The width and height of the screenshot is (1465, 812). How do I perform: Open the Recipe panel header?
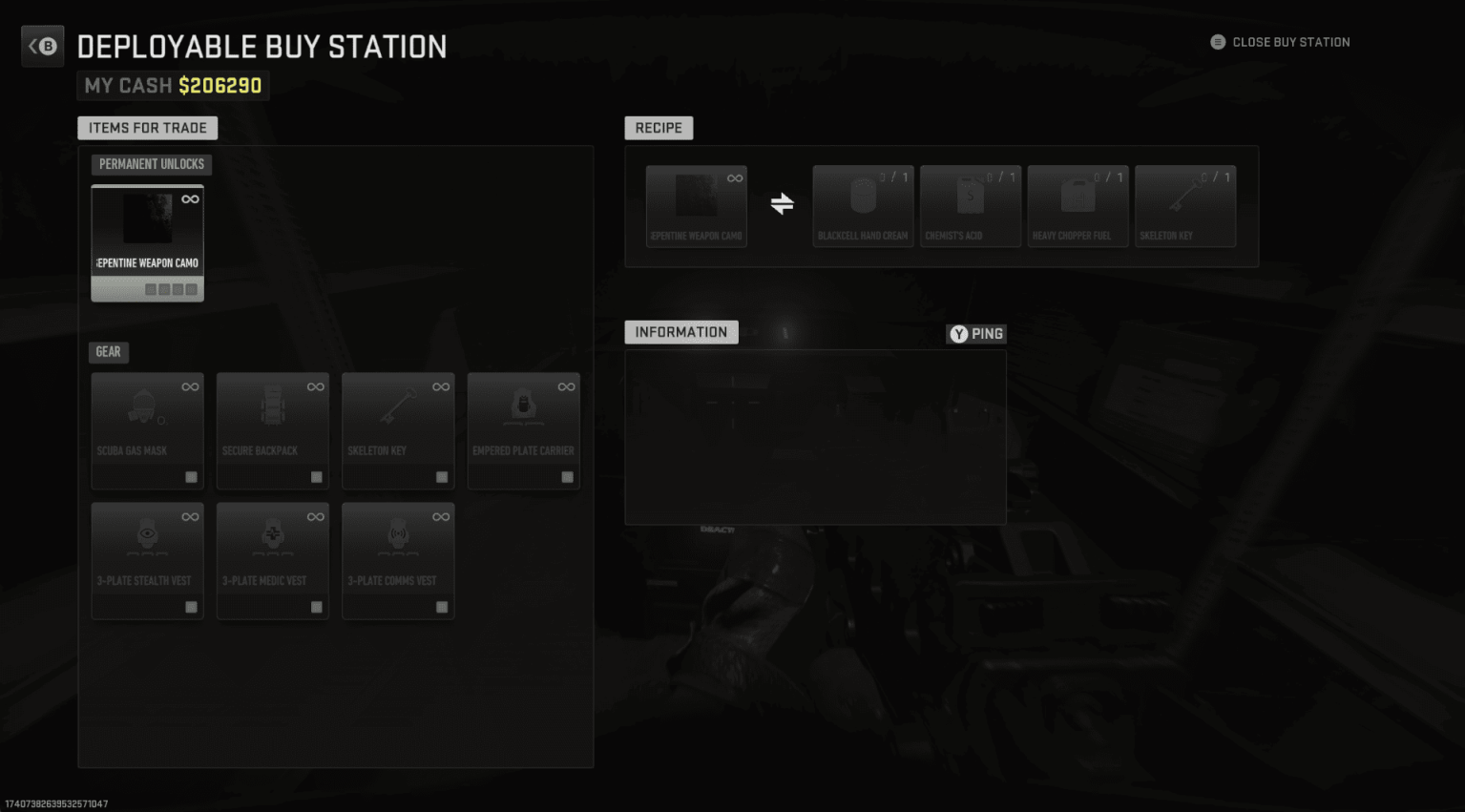659,127
